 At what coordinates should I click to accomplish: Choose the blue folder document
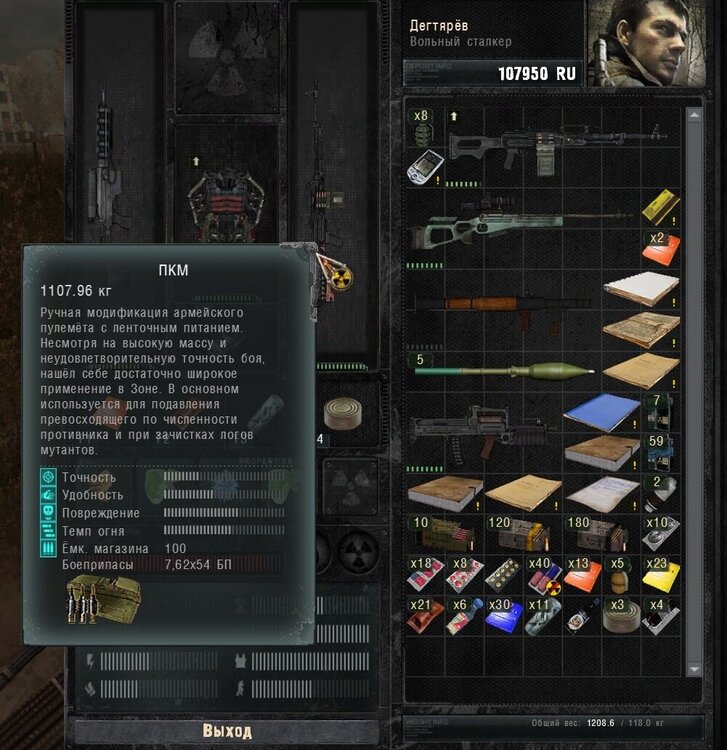(601, 411)
